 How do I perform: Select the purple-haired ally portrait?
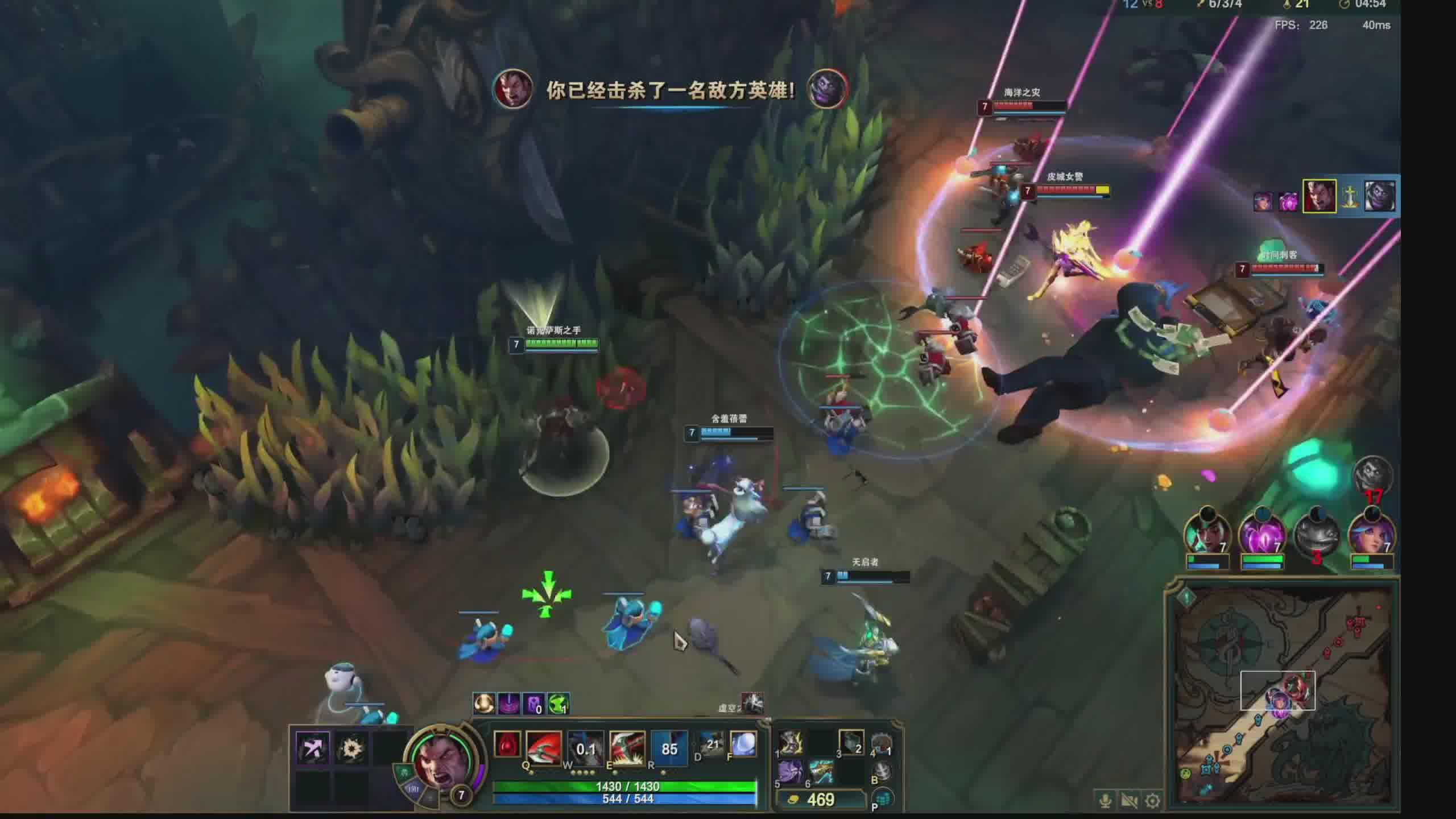pos(1371,535)
